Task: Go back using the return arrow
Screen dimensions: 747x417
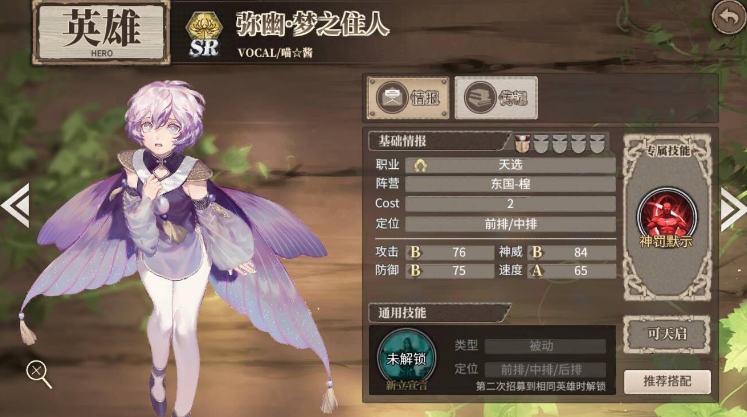Action: pyautogui.click(x=727, y=17)
